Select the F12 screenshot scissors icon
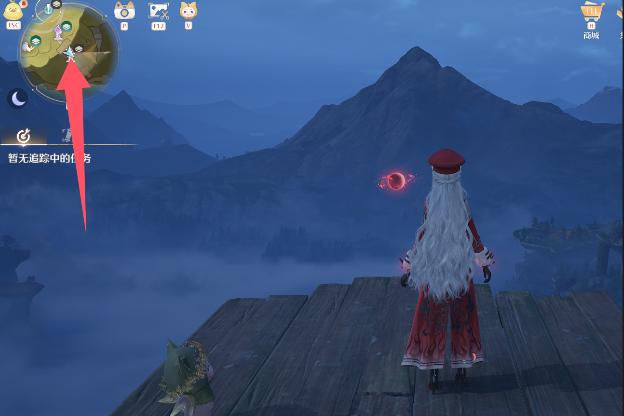The height and width of the screenshot is (416, 624). point(158,11)
